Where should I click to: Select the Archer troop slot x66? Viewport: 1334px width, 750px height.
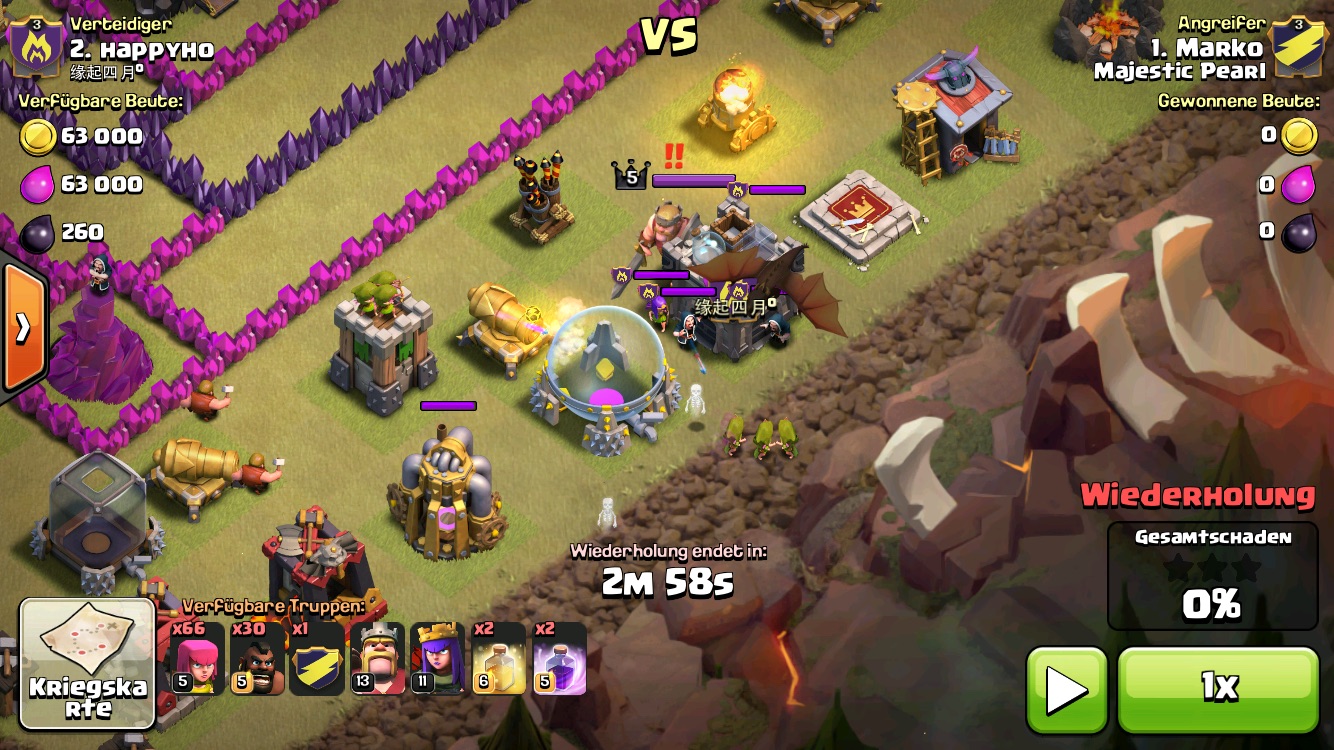(196, 658)
